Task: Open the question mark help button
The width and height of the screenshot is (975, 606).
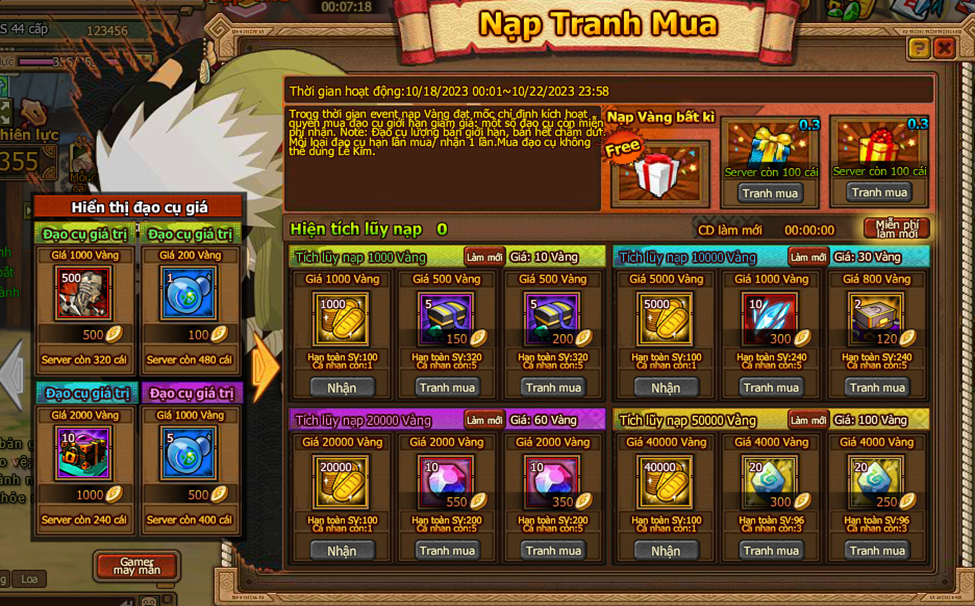Action: pos(918,48)
